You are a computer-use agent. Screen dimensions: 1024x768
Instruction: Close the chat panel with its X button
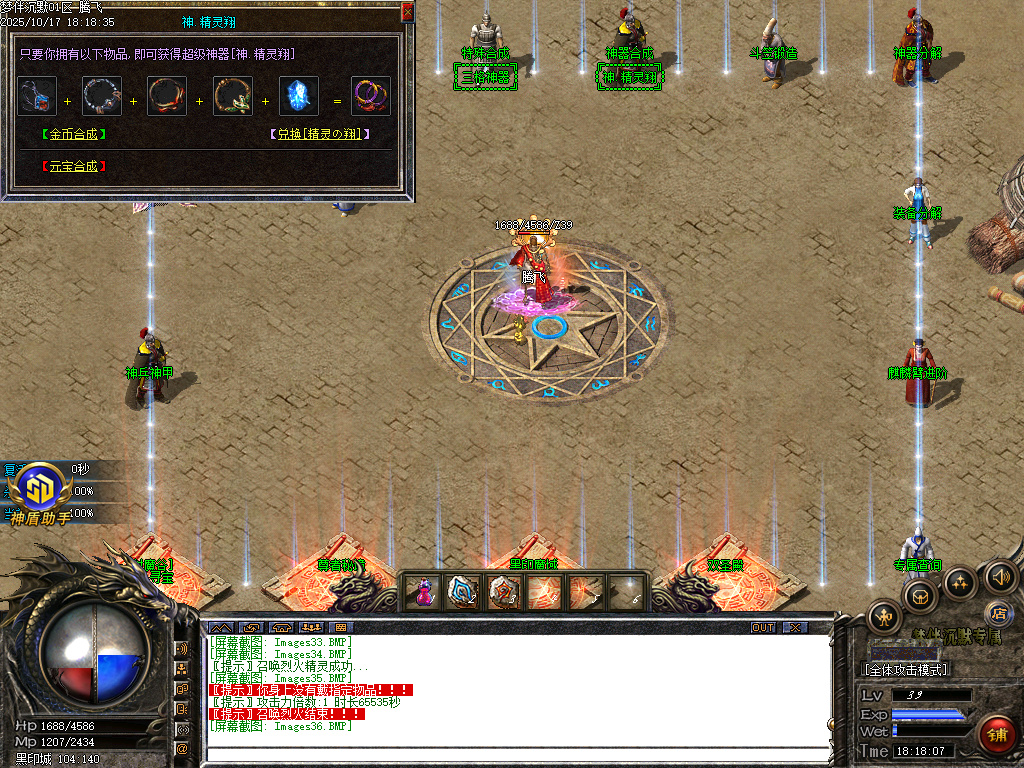pyautogui.click(x=794, y=628)
